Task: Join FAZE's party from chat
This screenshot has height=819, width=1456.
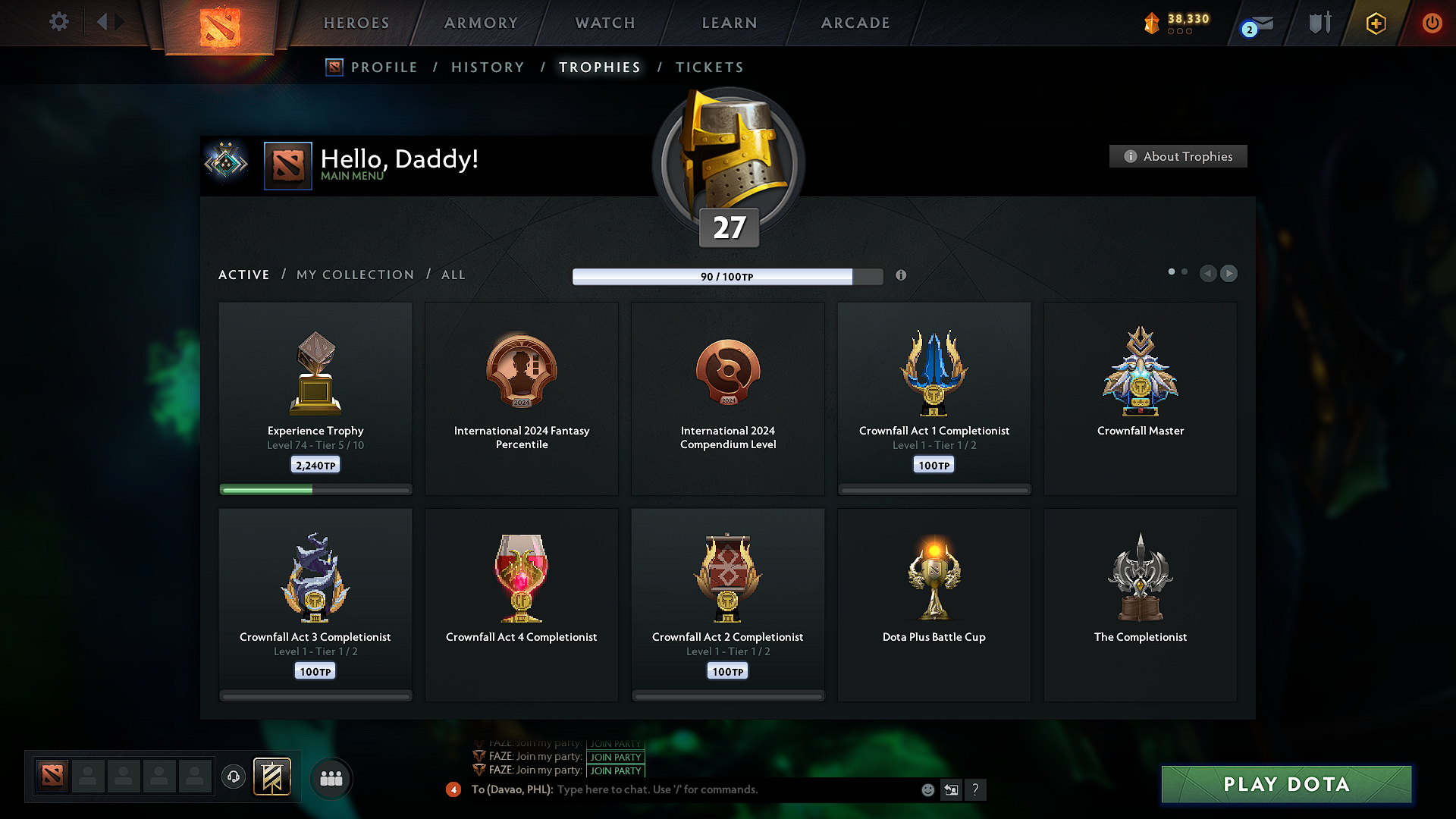Action: pos(615,770)
